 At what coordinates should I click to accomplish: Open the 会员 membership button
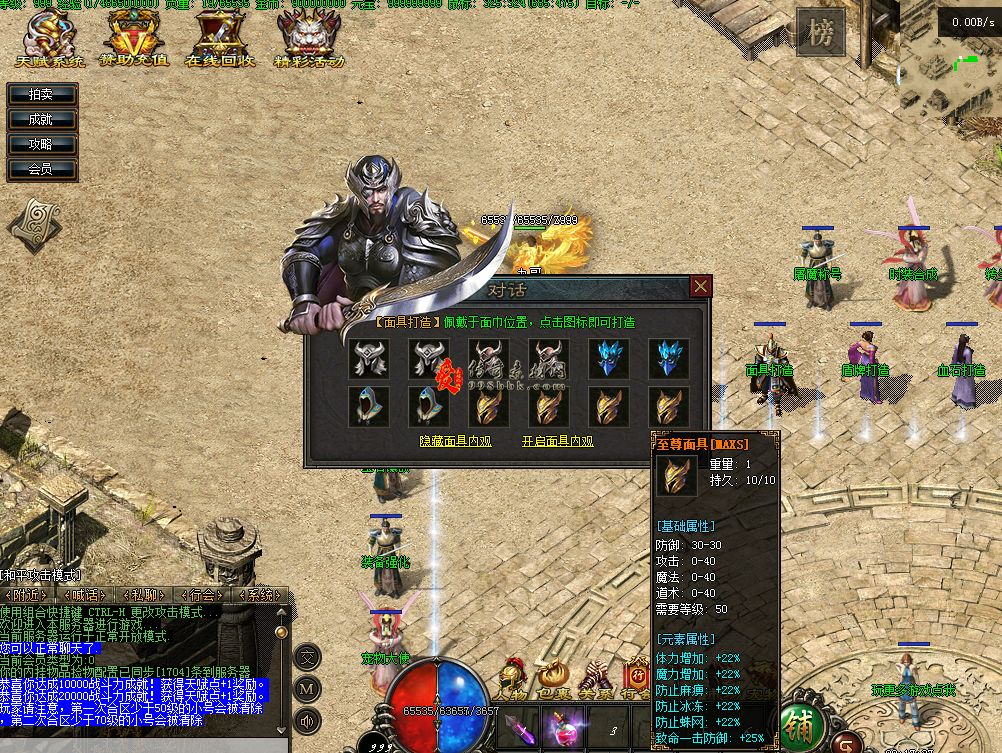tap(41, 169)
